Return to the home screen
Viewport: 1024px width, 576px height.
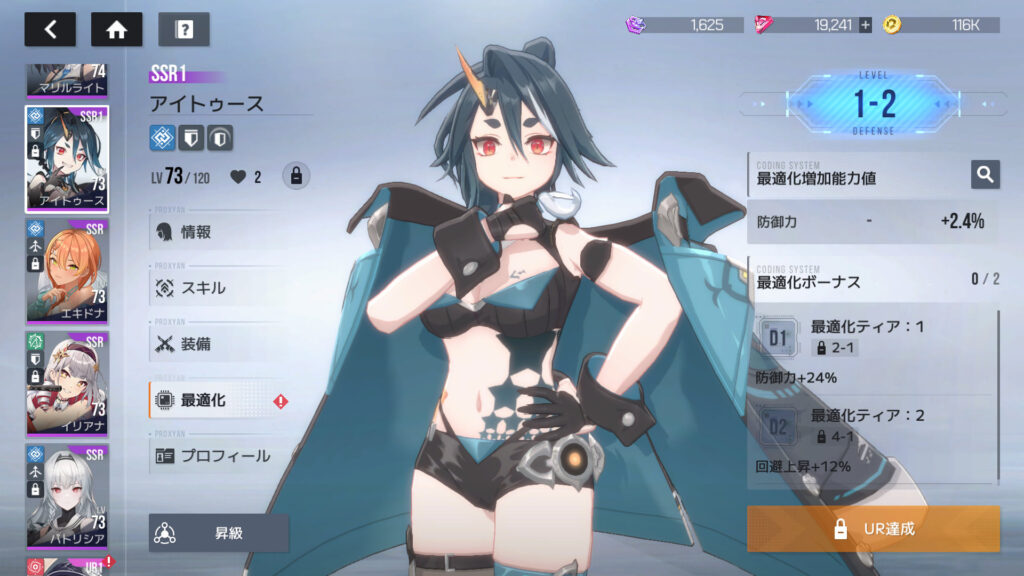(116, 29)
